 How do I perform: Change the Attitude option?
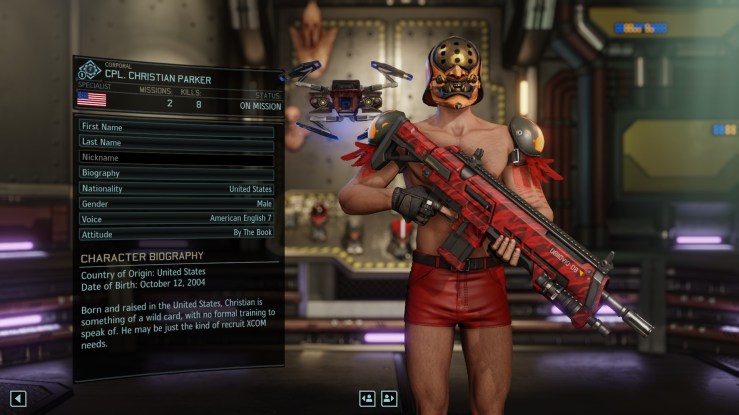click(176, 233)
